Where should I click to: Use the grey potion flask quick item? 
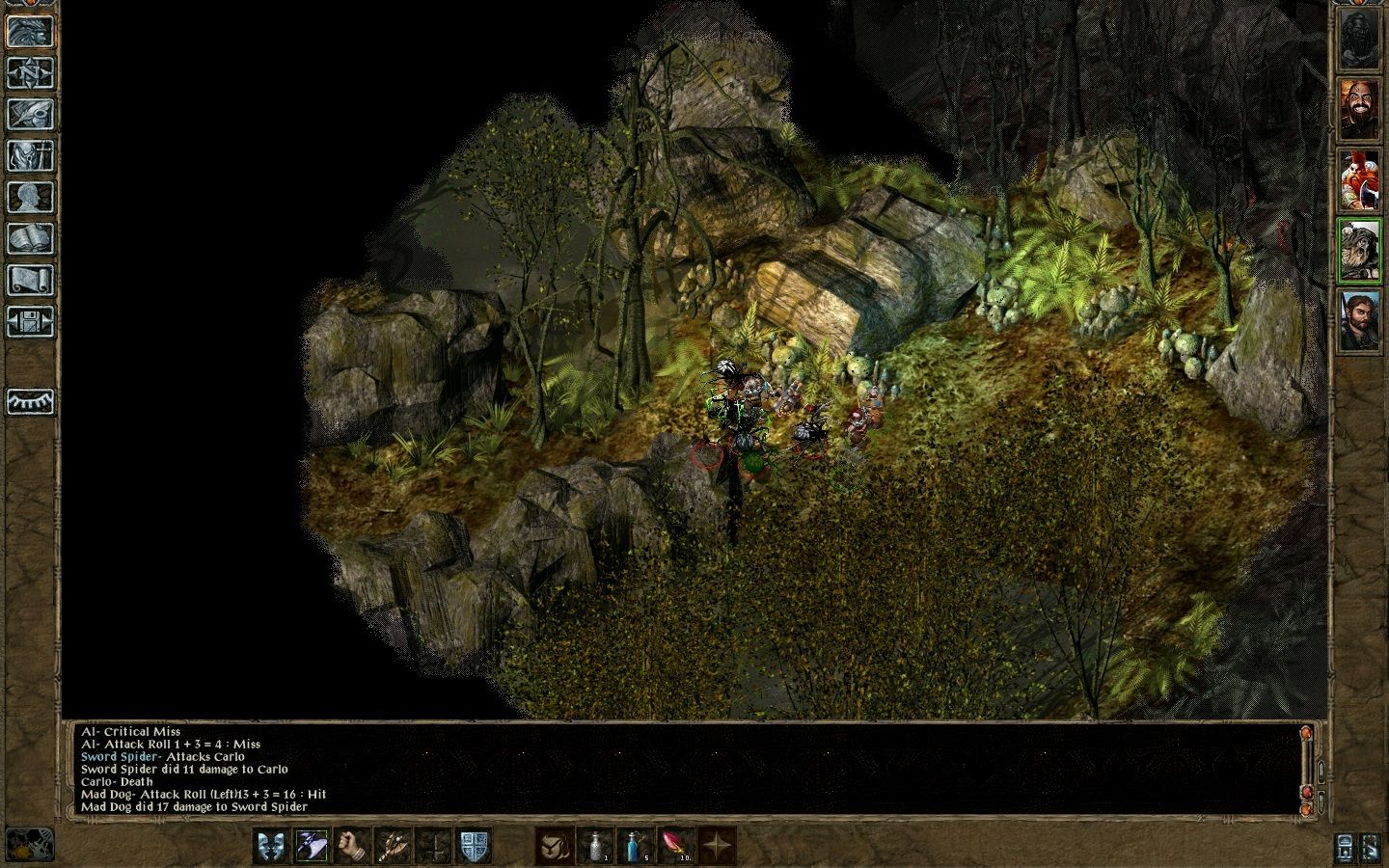pyautogui.click(x=593, y=846)
